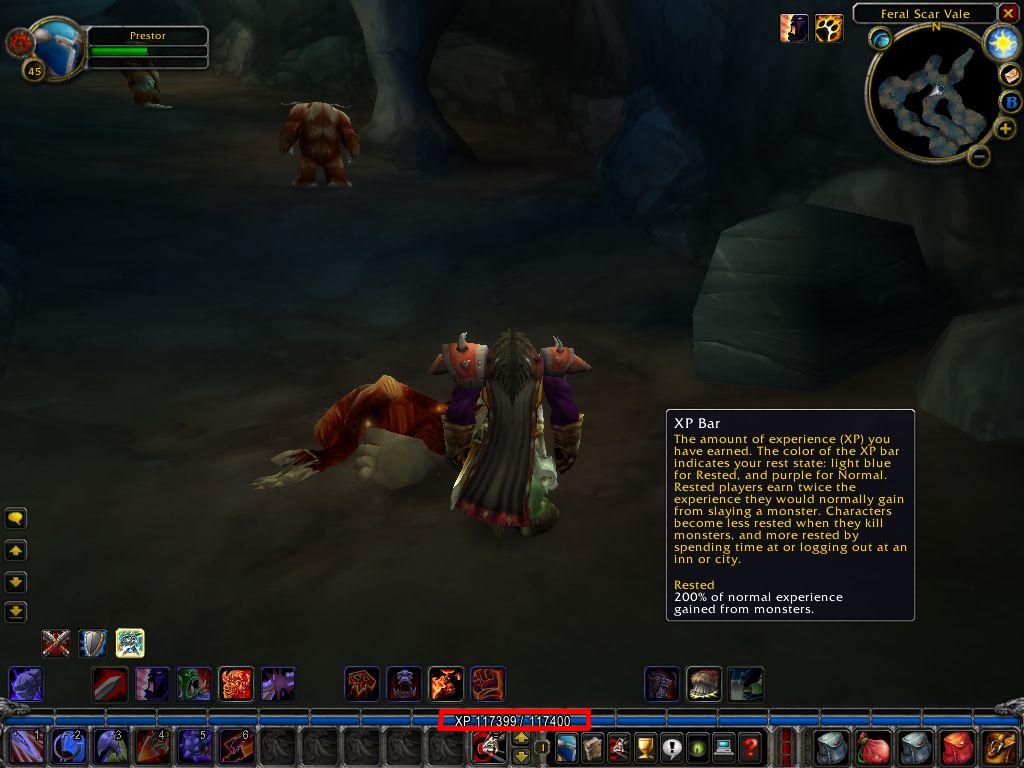
Task: Open the brown backpack
Action: (x=999, y=747)
